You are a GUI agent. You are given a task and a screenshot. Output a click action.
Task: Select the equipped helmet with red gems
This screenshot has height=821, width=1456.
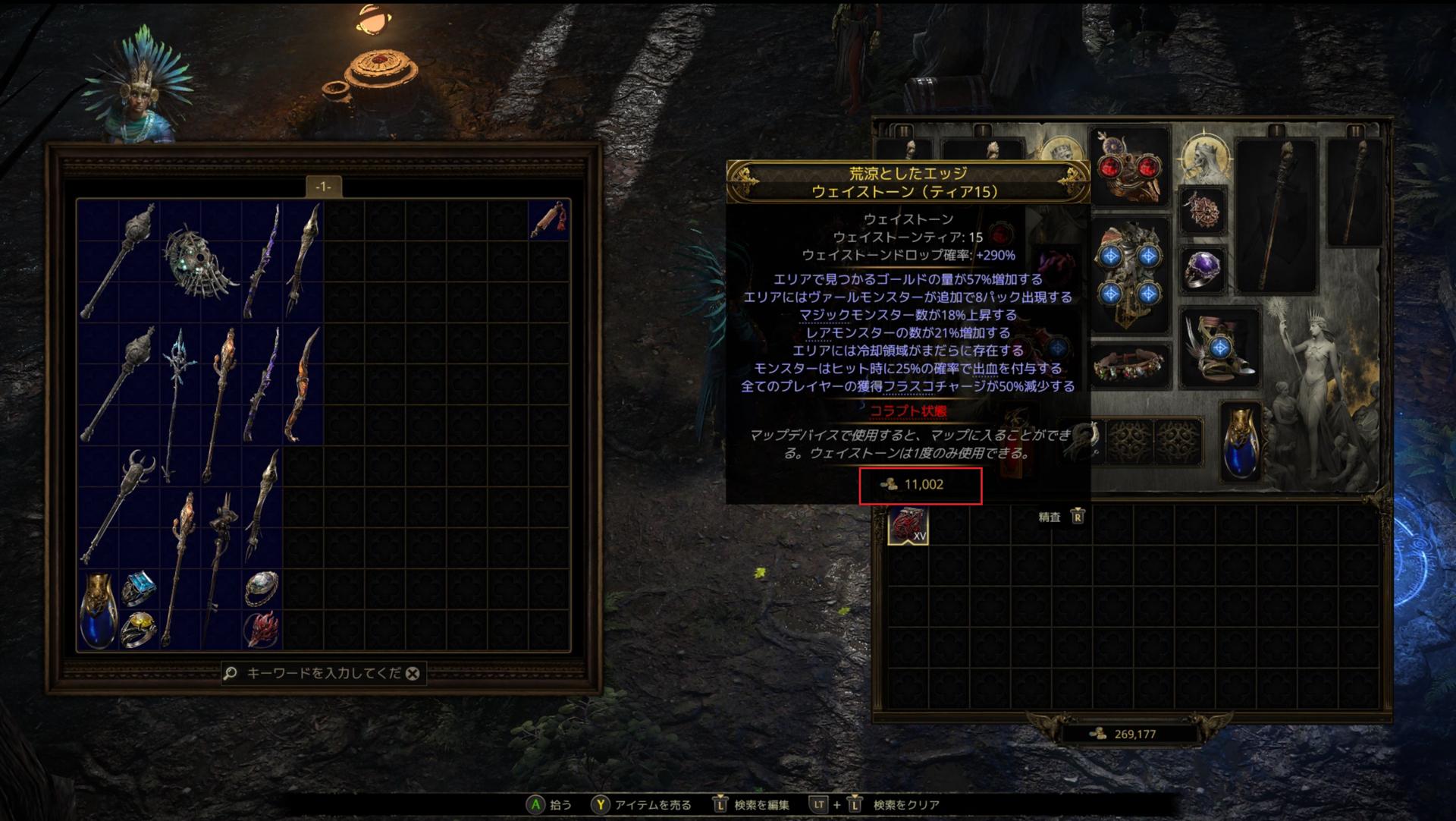coord(1129,167)
